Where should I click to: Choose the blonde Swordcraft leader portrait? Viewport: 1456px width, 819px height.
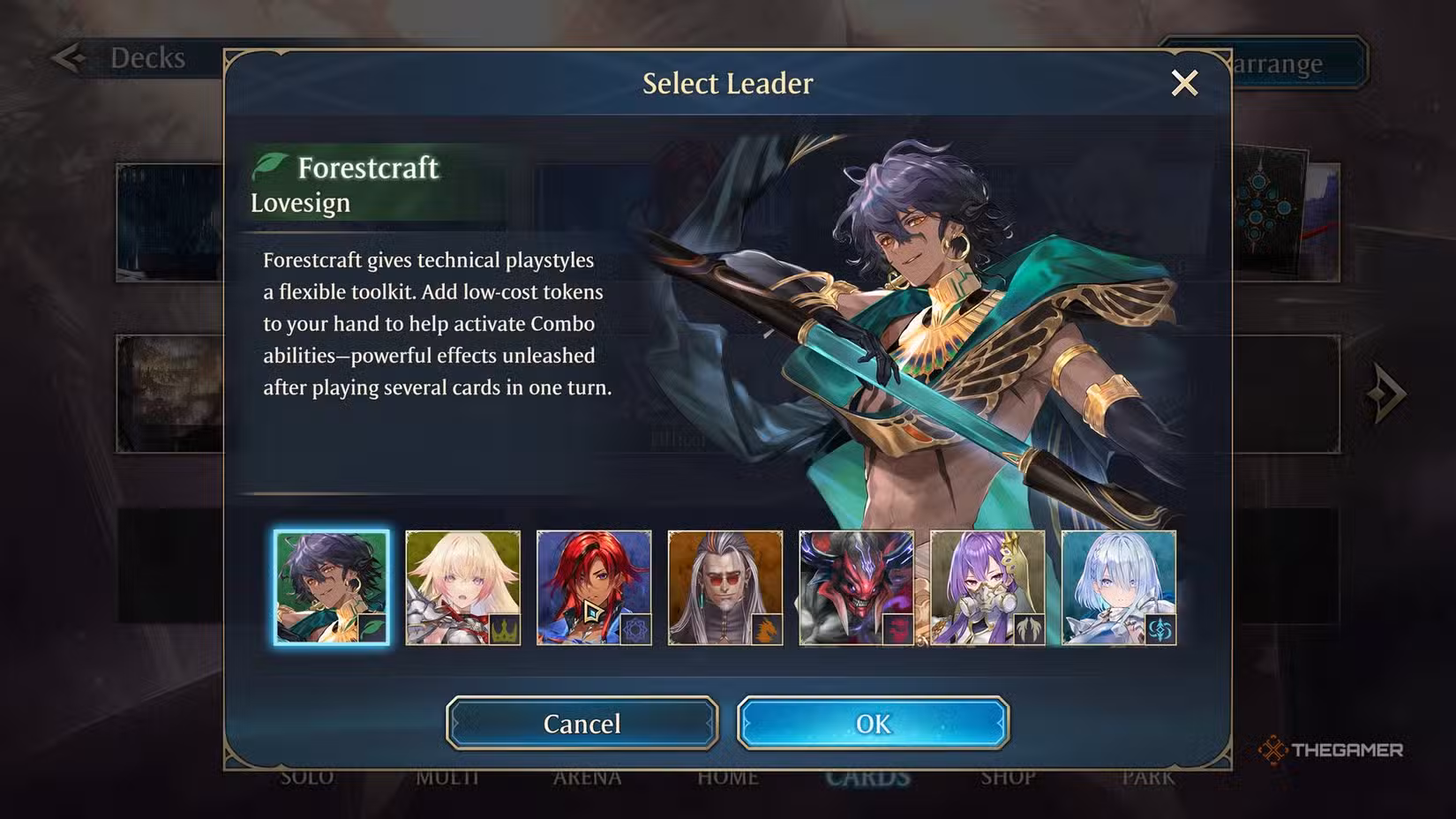click(462, 588)
